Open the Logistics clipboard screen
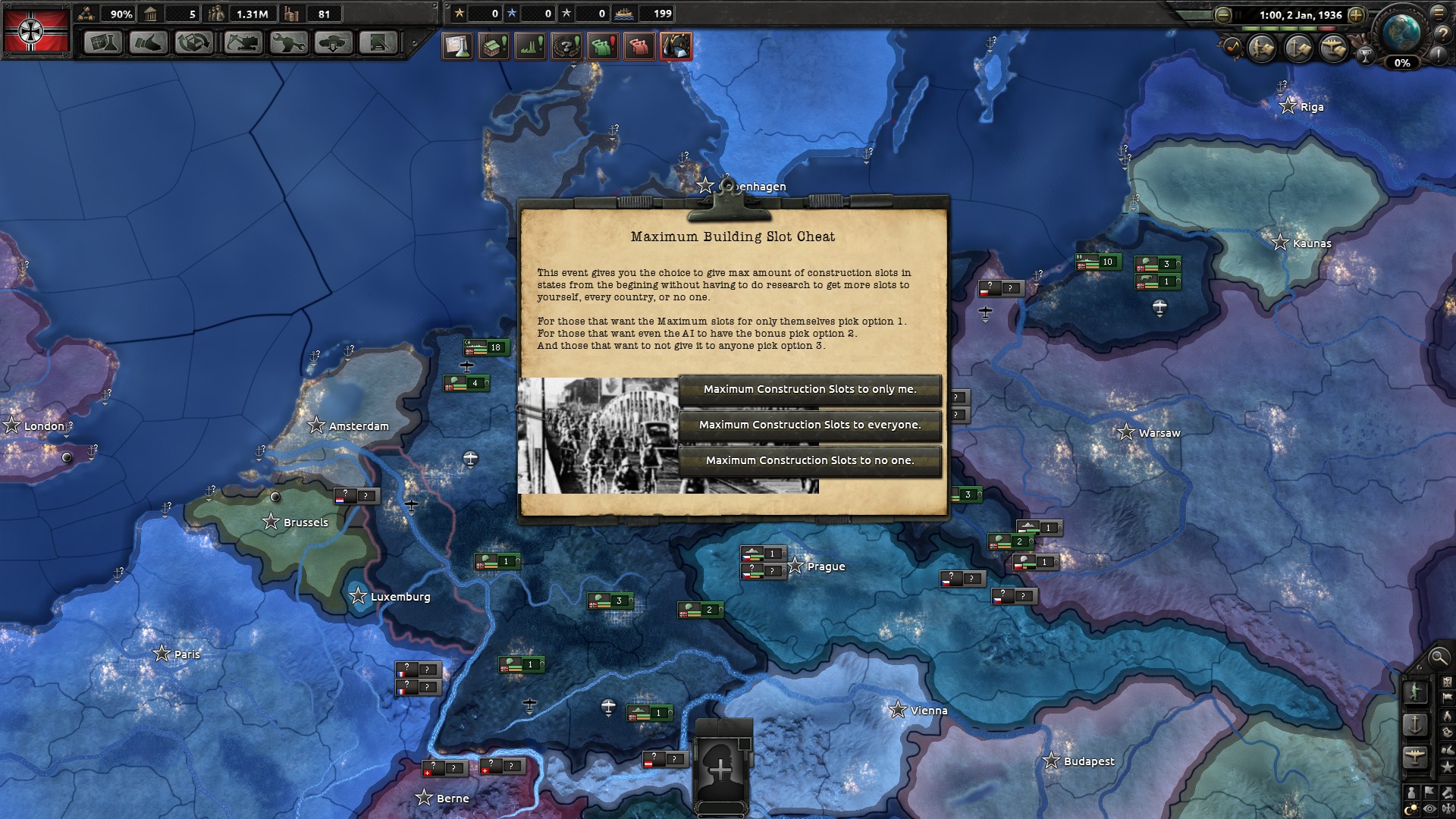This screenshot has height=819, width=1456. 378,43
